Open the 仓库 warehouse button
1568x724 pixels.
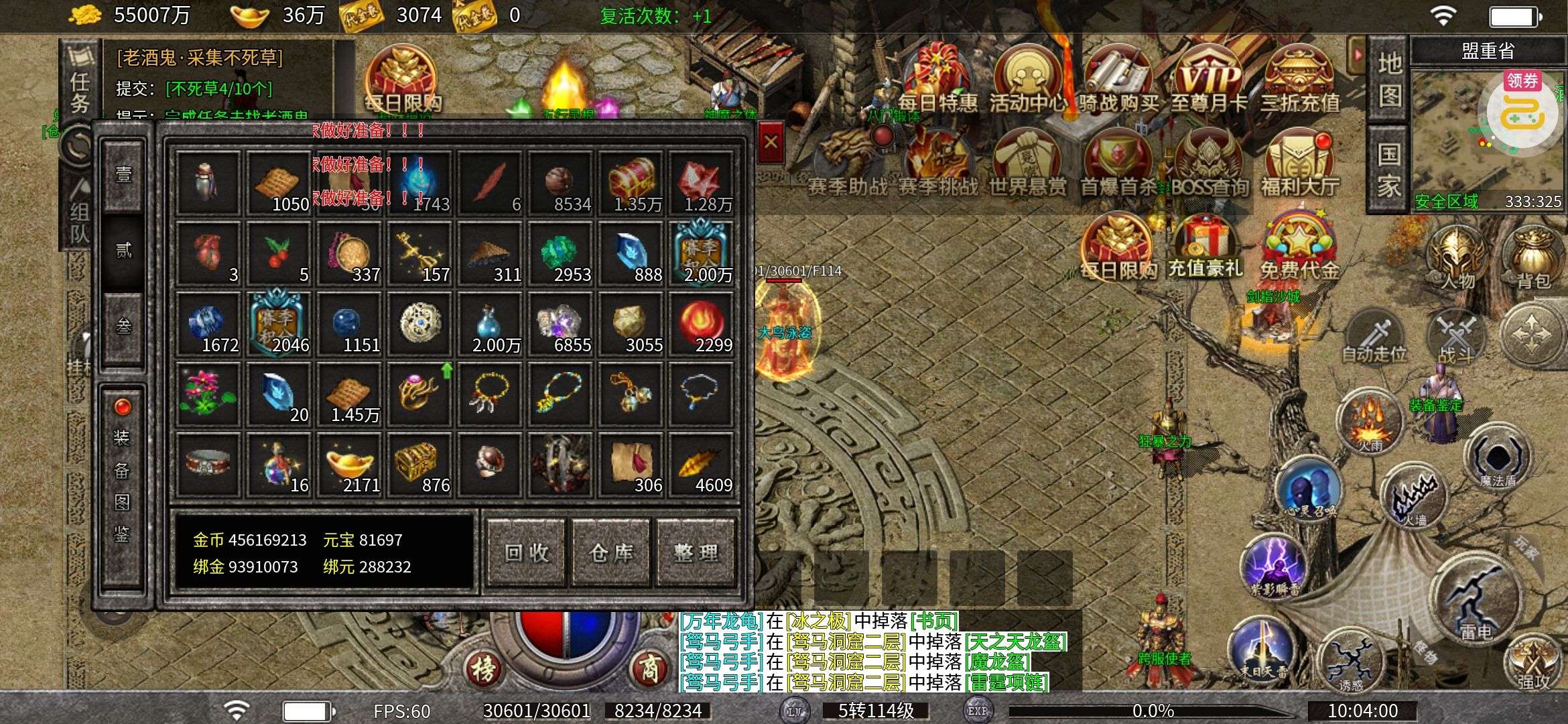[x=611, y=553]
